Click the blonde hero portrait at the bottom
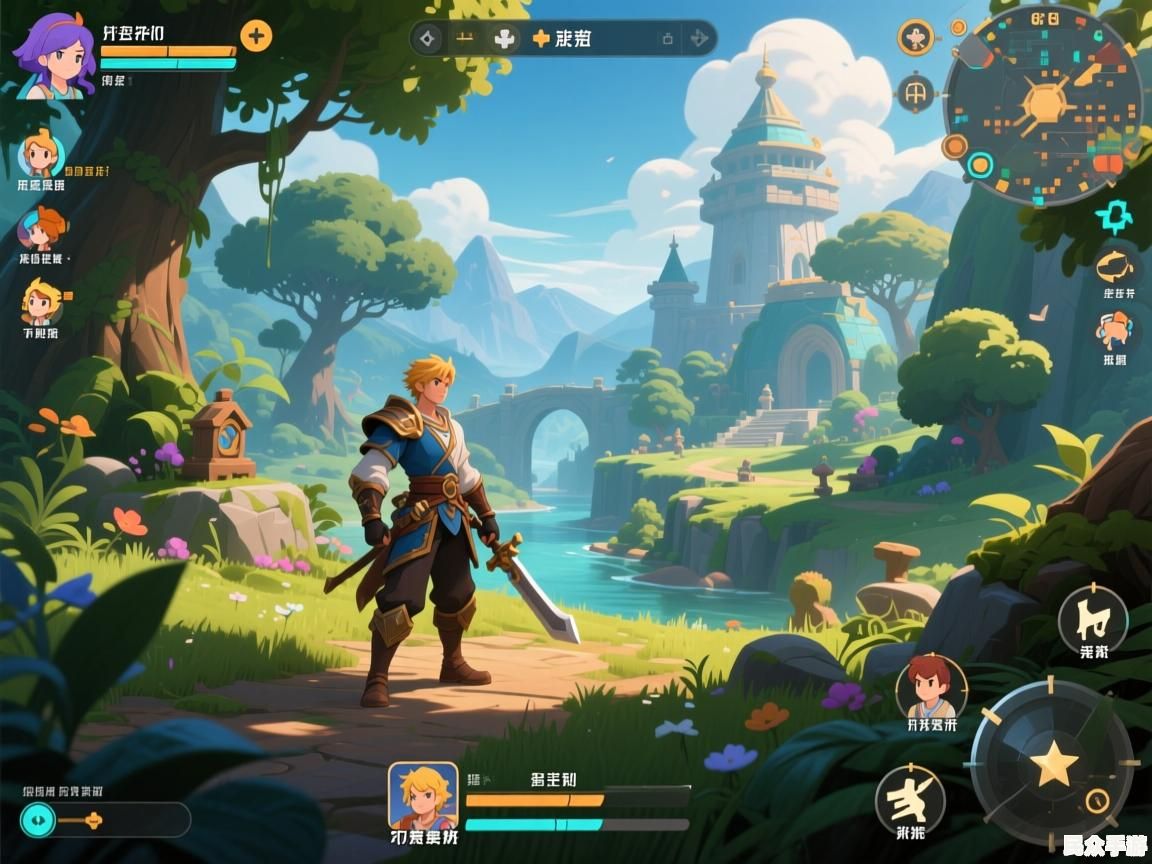 (422, 796)
